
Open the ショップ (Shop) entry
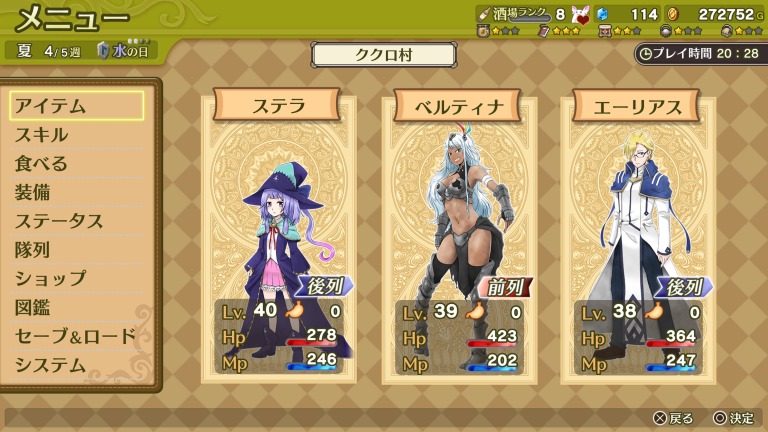(76, 279)
